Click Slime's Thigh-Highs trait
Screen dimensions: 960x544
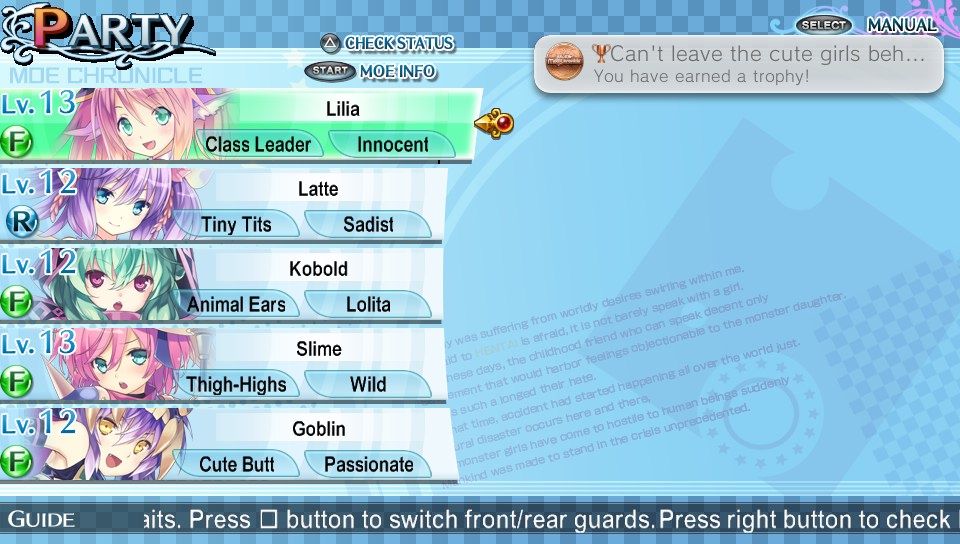236,385
